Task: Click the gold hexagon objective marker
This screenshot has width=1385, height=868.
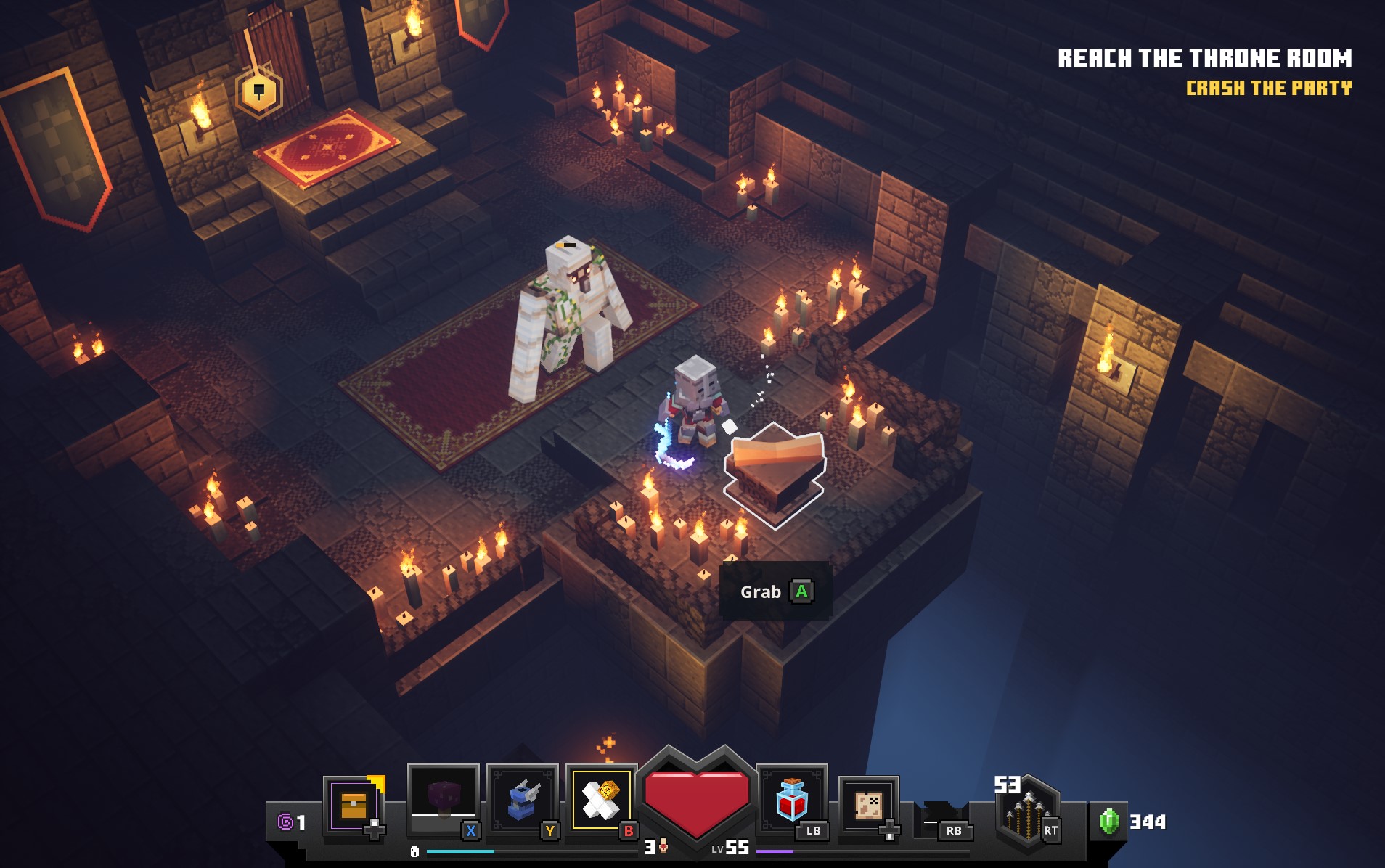Action: (259, 92)
